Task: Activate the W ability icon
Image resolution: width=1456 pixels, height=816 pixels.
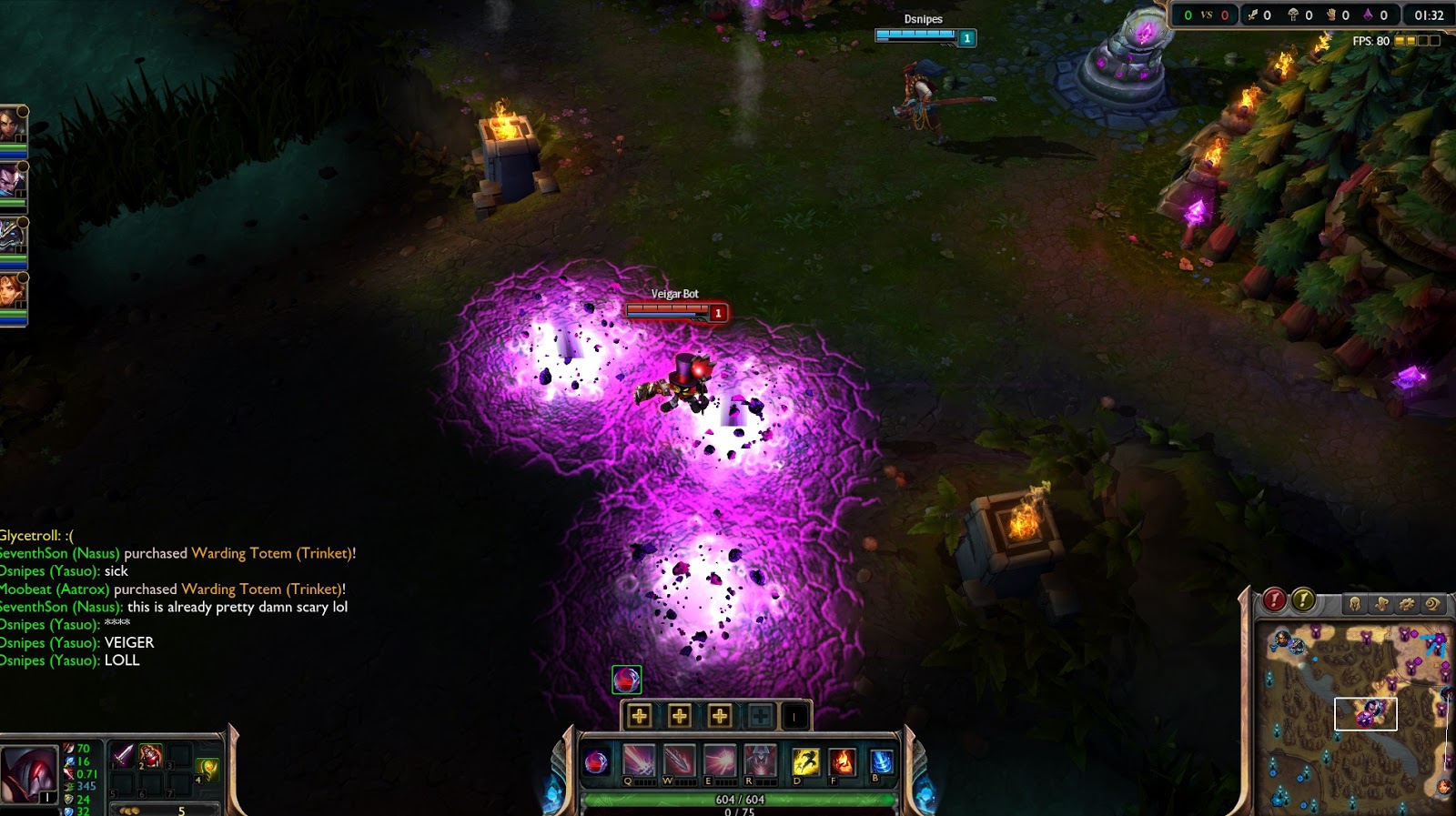Action: click(679, 761)
